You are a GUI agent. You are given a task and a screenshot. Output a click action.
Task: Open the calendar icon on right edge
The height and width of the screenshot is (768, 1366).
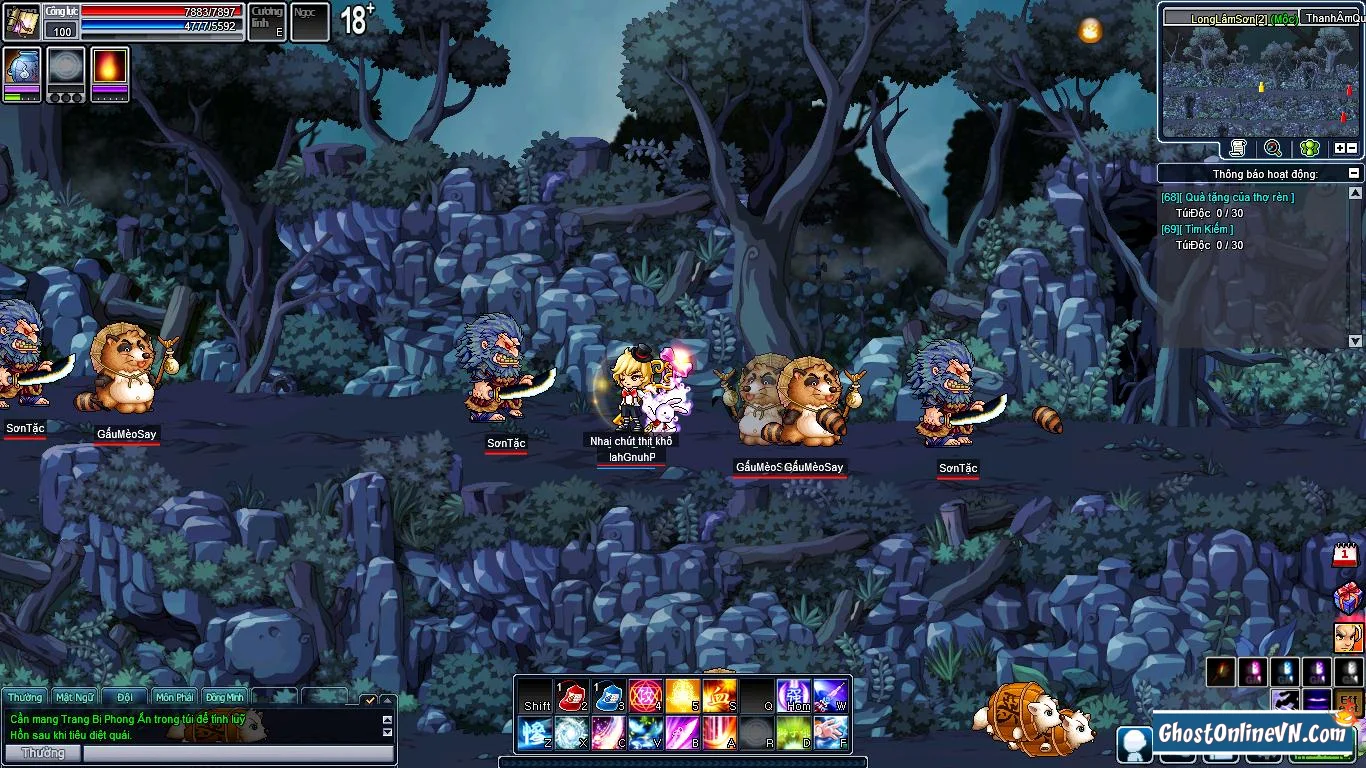pos(1346,556)
